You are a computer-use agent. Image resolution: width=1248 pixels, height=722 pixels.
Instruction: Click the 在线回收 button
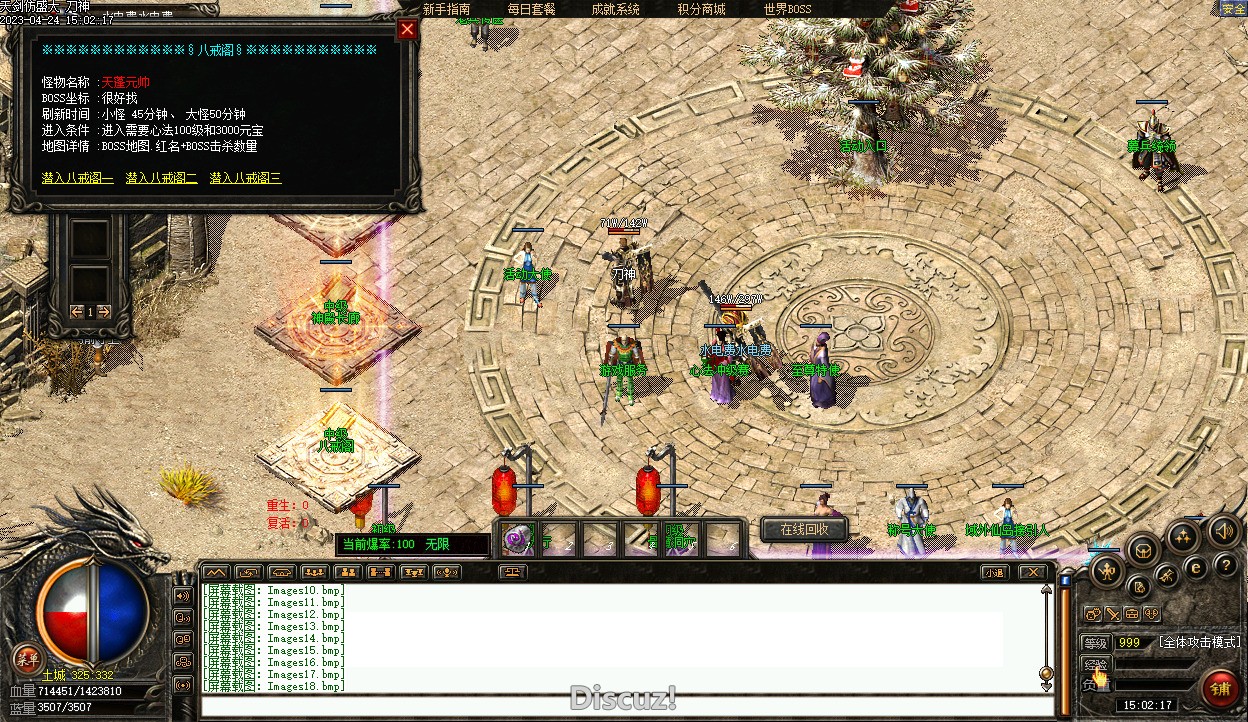click(x=804, y=529)
